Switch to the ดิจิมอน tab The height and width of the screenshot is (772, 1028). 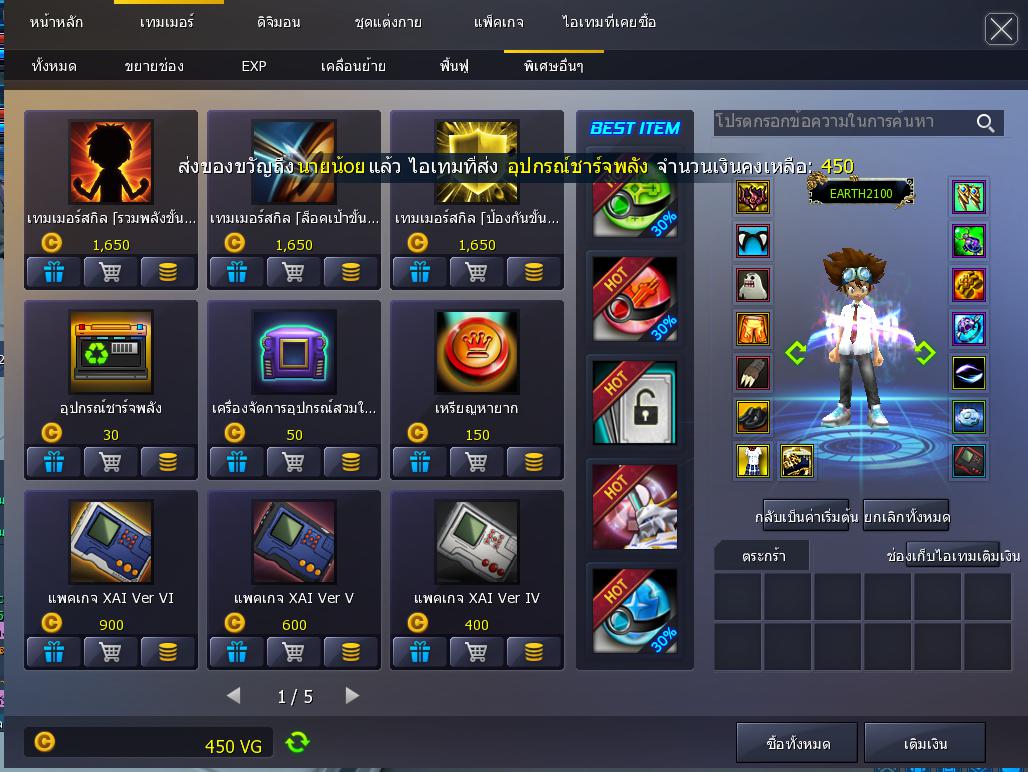tap(278, 22)
